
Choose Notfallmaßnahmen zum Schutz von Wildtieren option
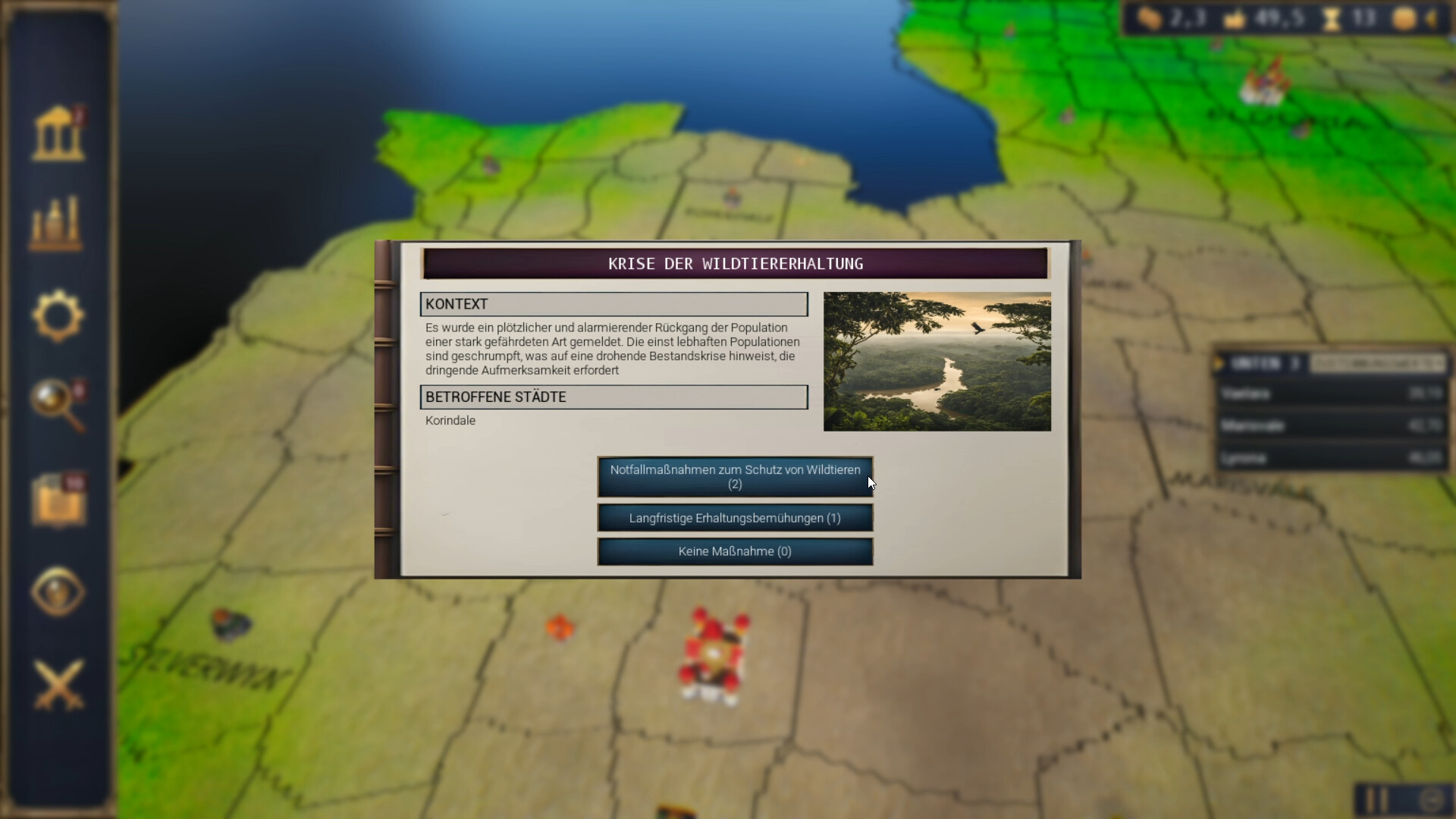click(x=734, y=477)
